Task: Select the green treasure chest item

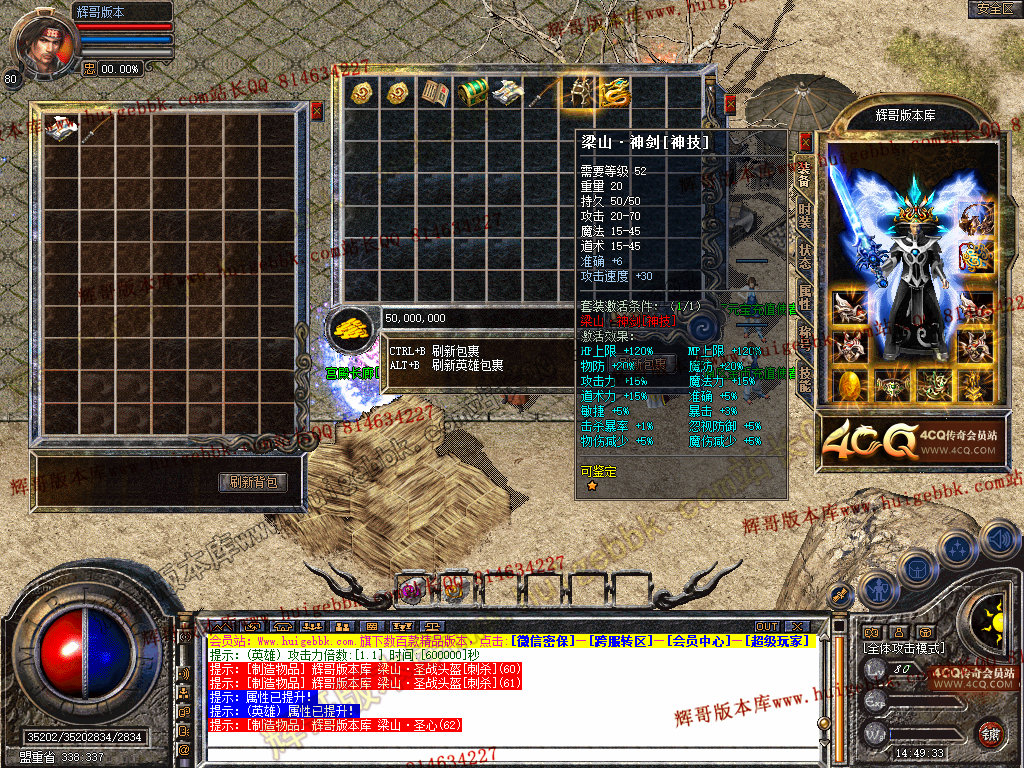Action: pos(471,93)
